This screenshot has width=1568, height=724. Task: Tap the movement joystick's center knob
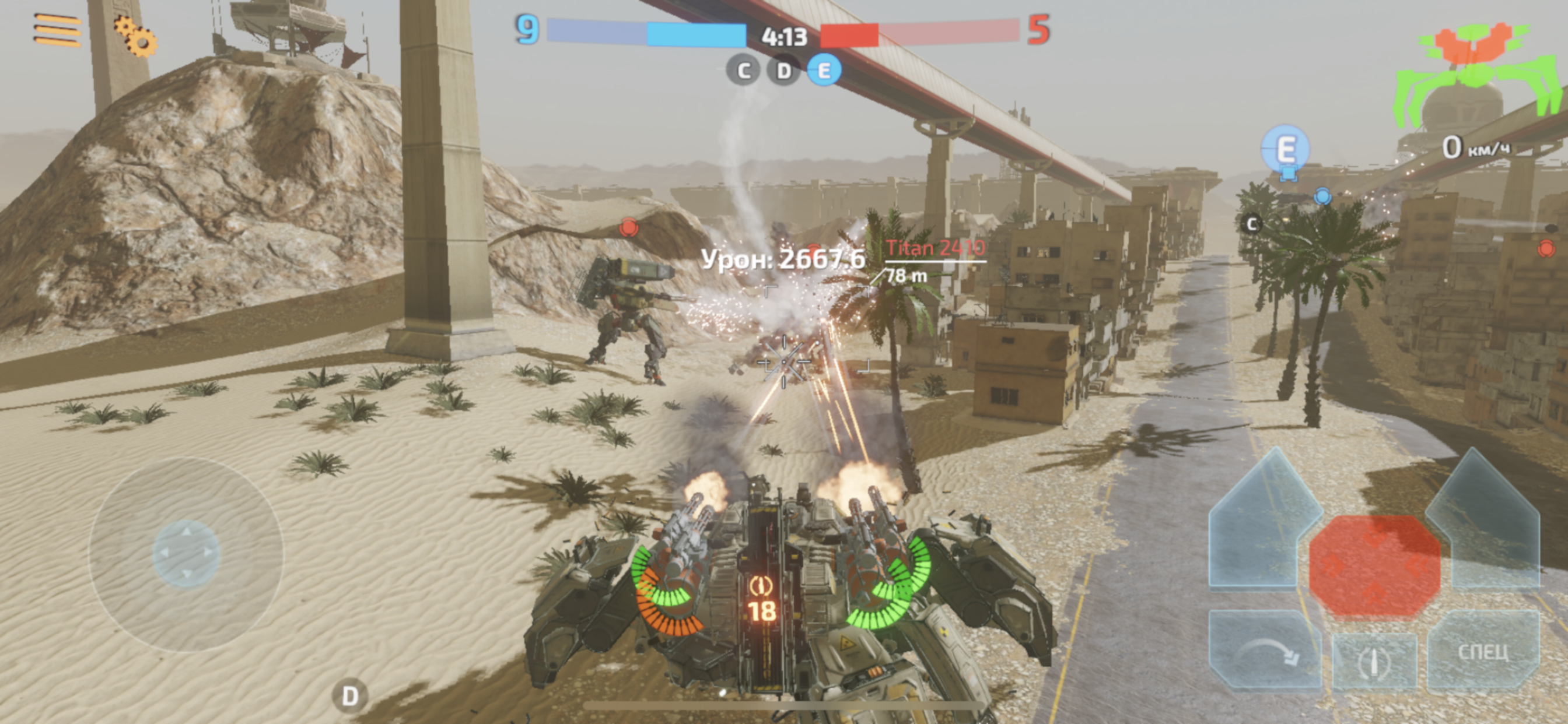pos(185,554)
